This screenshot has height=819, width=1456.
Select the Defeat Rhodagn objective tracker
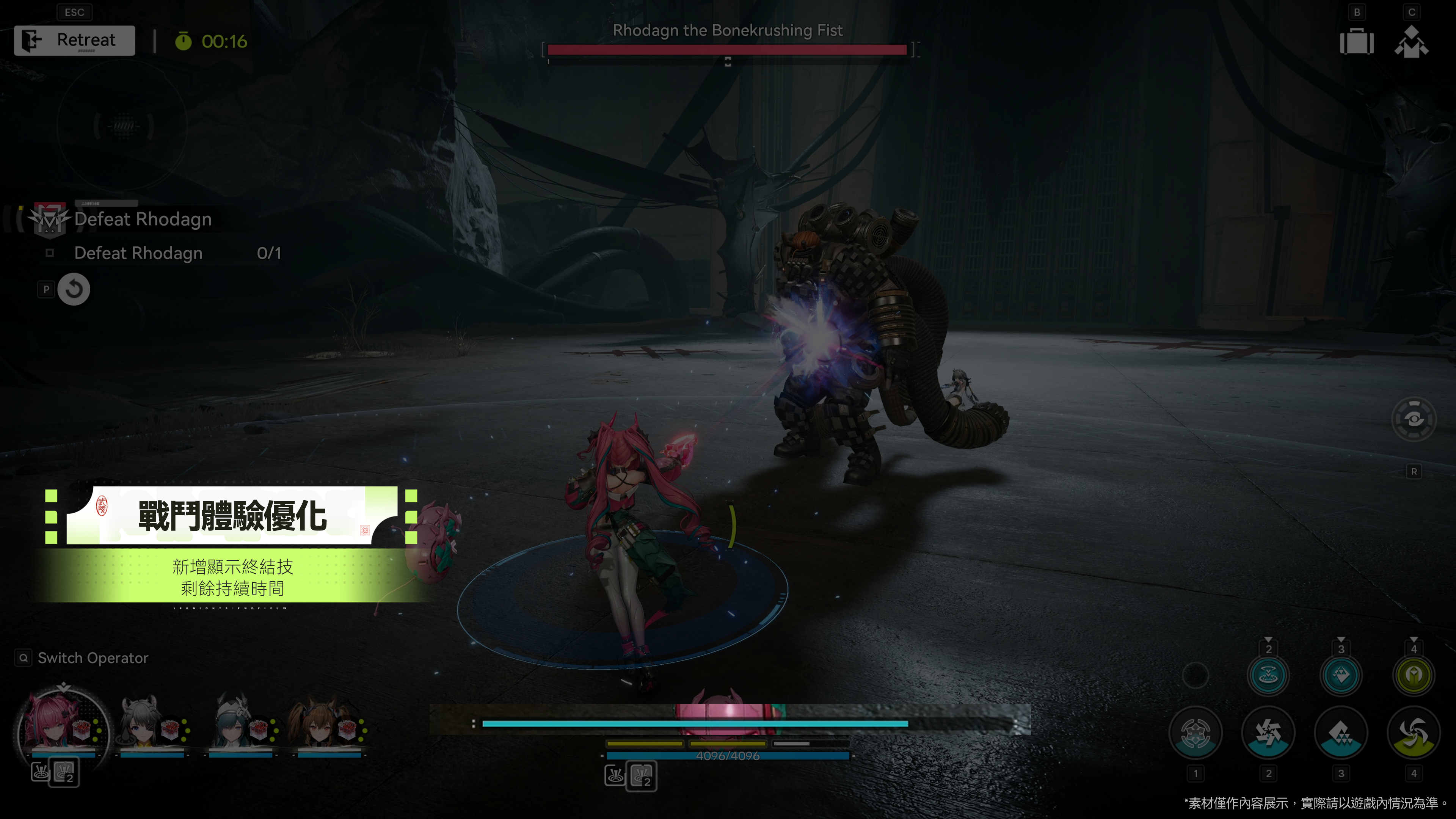click(143, 219)
